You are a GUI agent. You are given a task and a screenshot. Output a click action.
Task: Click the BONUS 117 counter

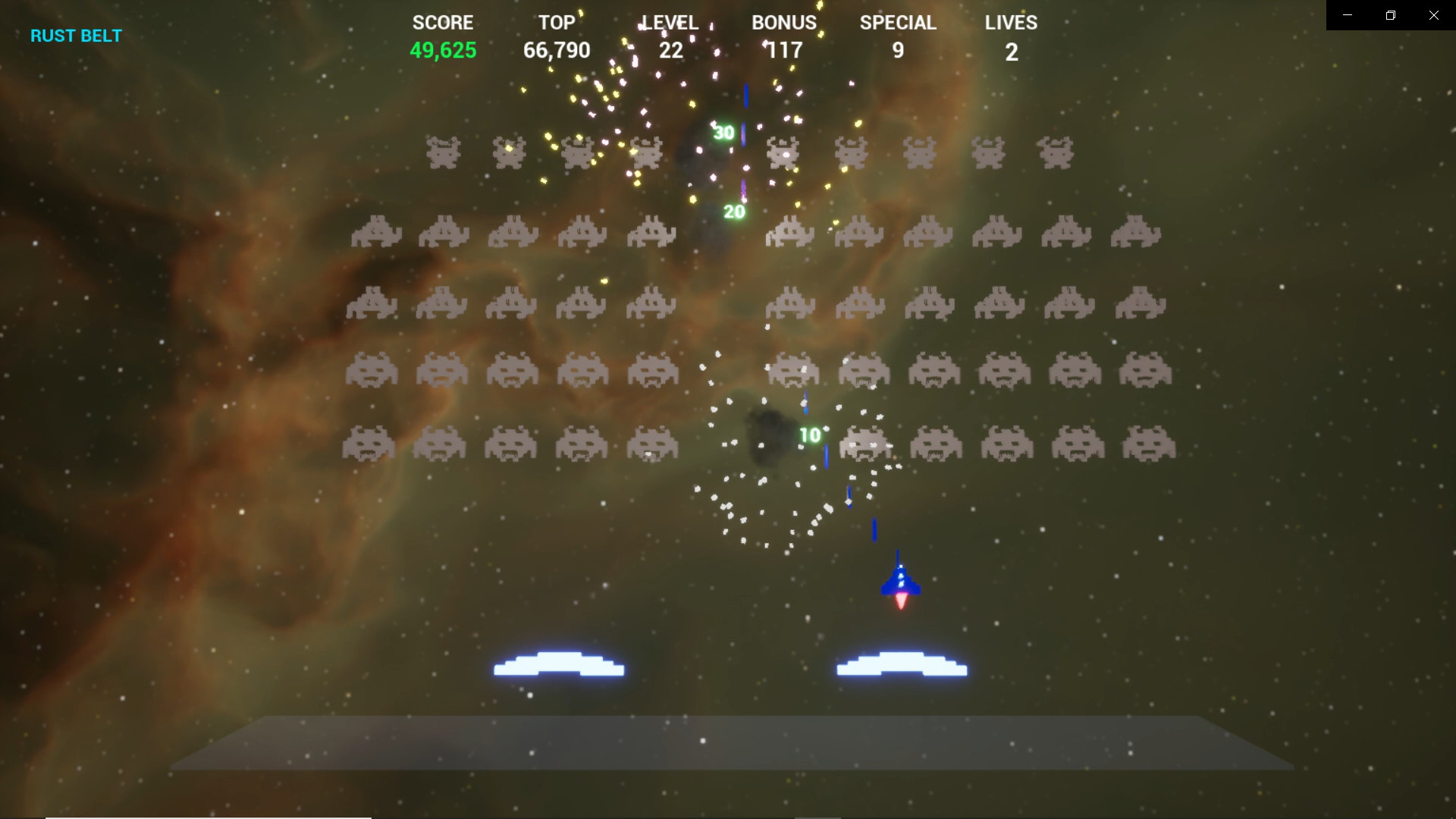783,50
